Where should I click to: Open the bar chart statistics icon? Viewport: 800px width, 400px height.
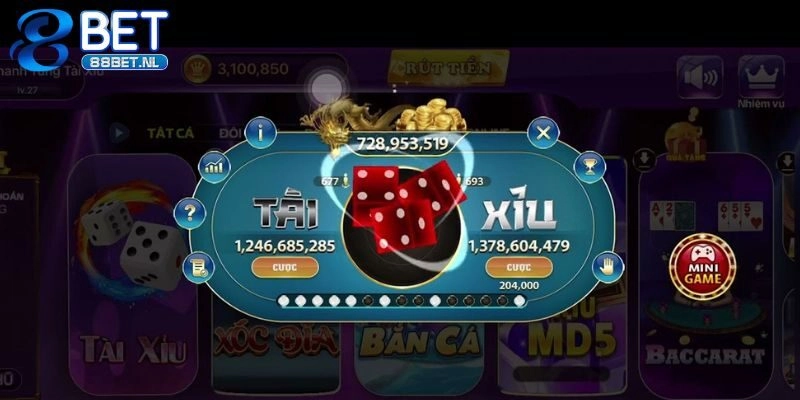tap(213, 166)
